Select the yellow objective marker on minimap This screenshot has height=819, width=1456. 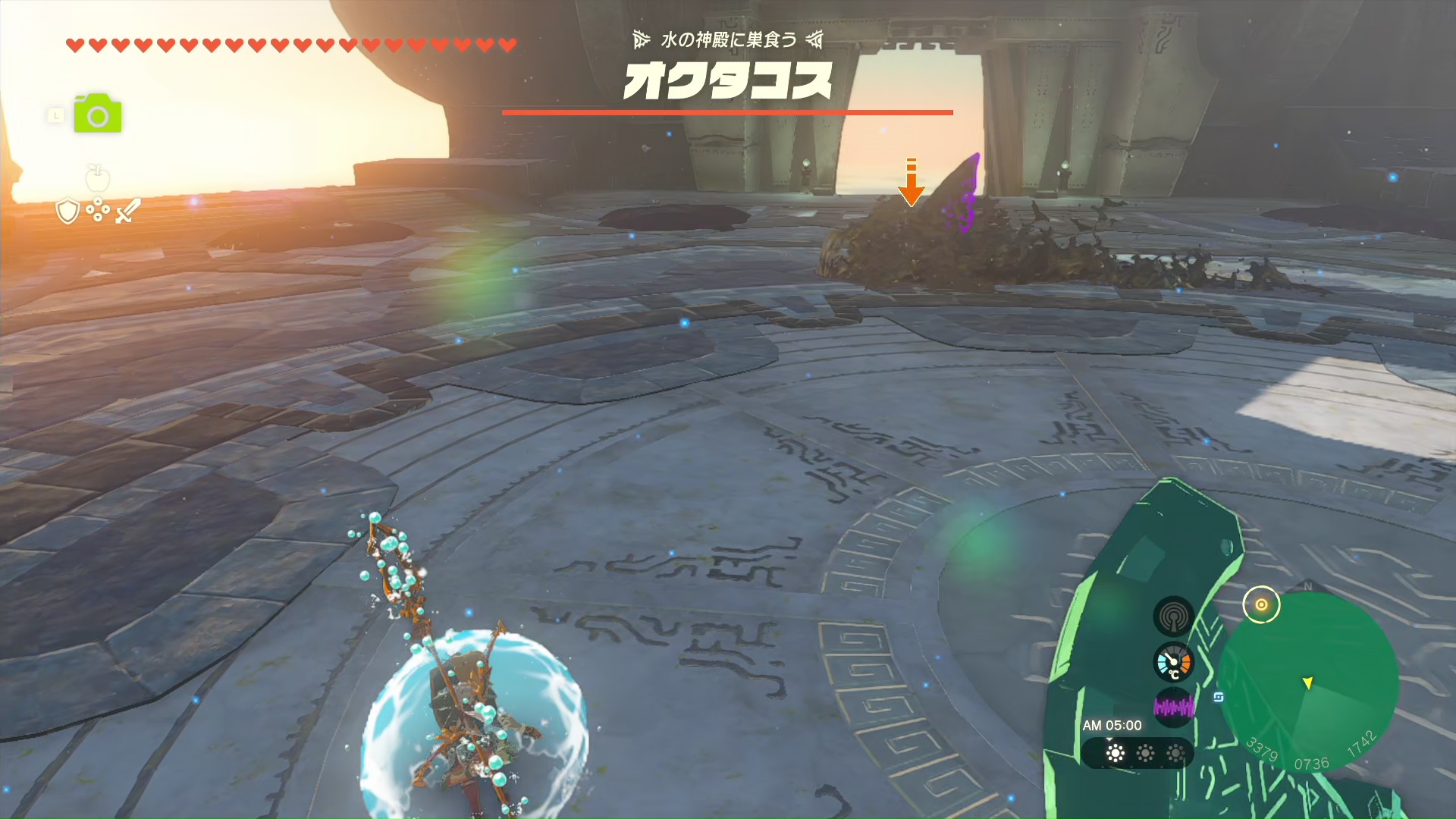point(1261,604)
